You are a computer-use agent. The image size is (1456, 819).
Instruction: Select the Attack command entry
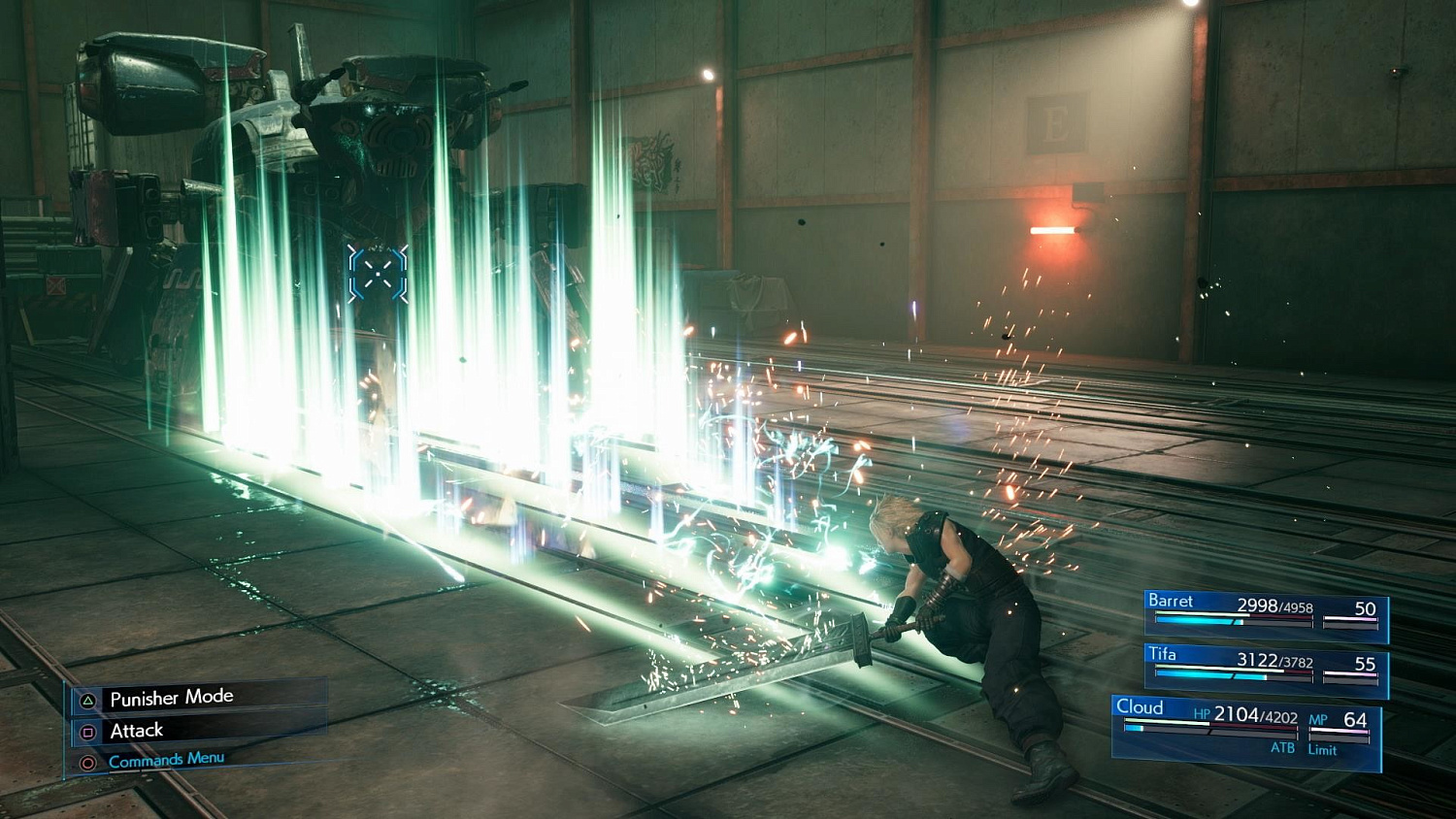click(137, 731)
